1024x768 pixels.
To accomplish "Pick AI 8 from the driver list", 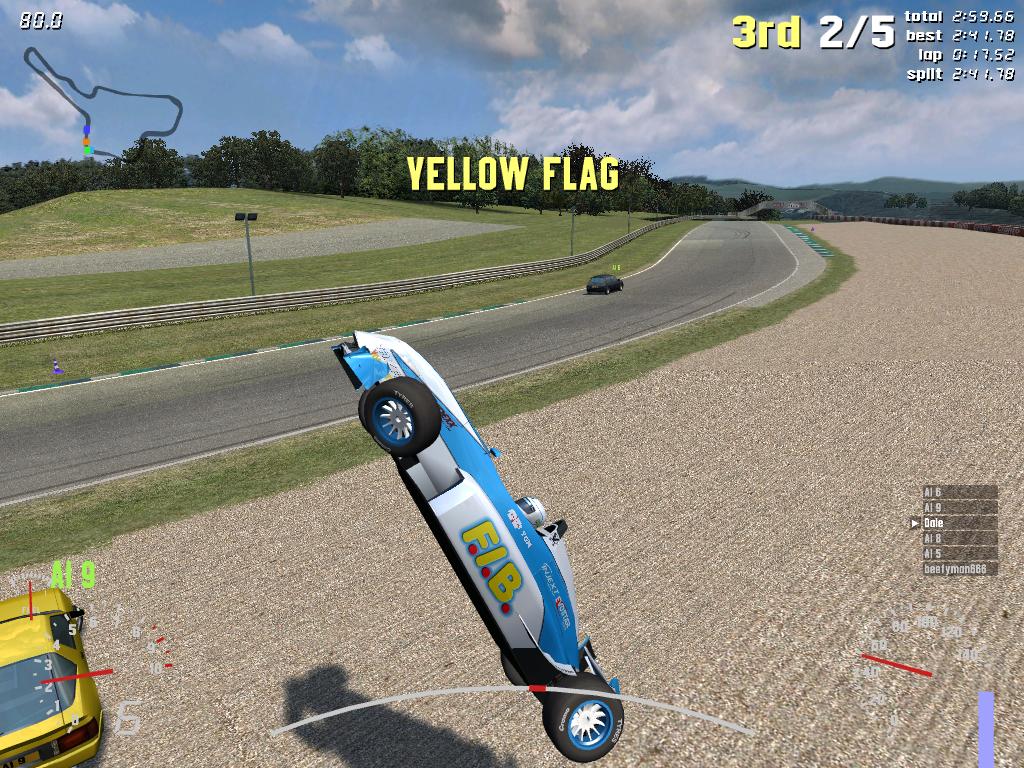I will coord(958,538).
